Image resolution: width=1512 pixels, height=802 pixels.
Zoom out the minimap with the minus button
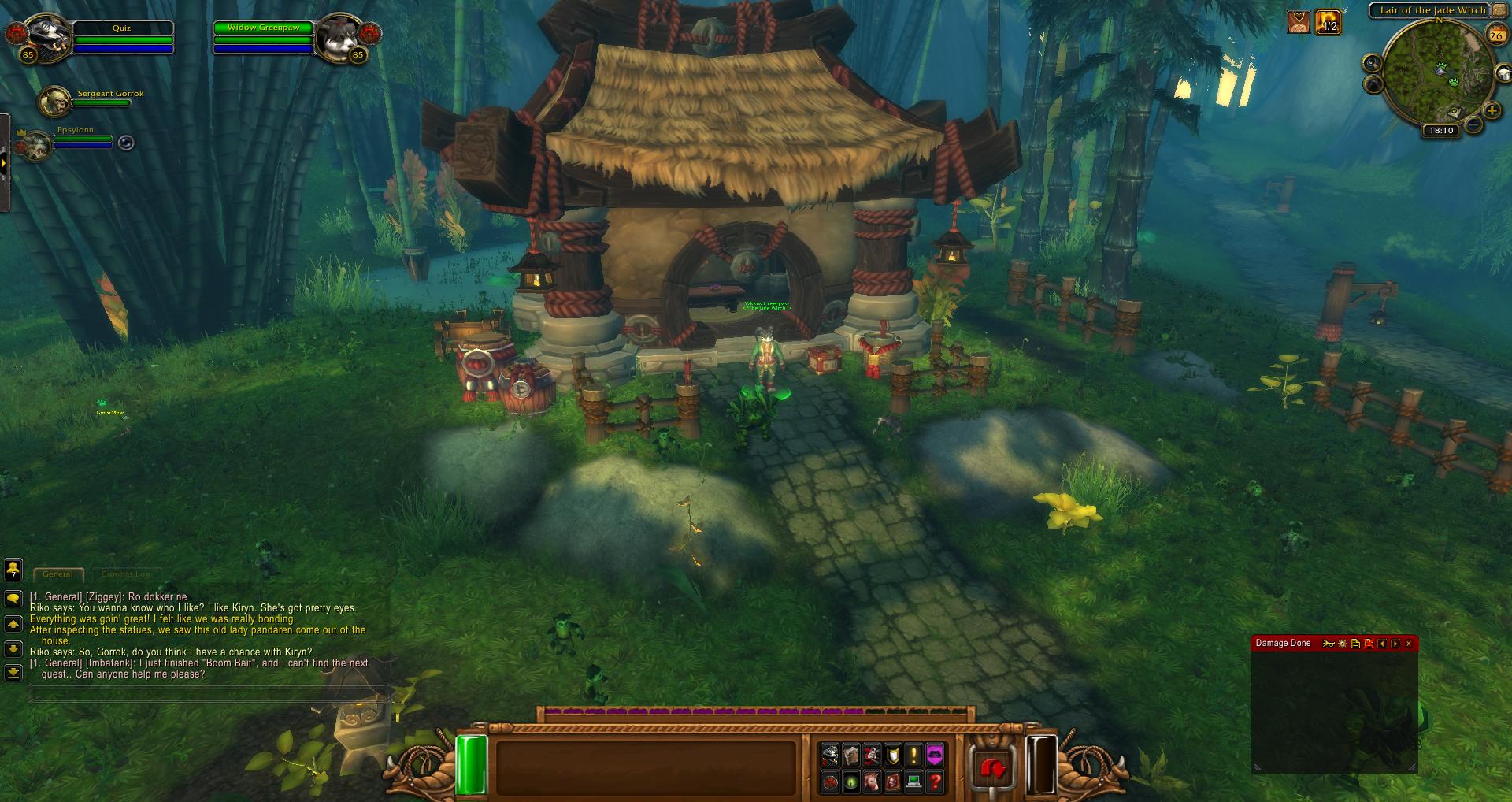click(x=1474, y=124)
